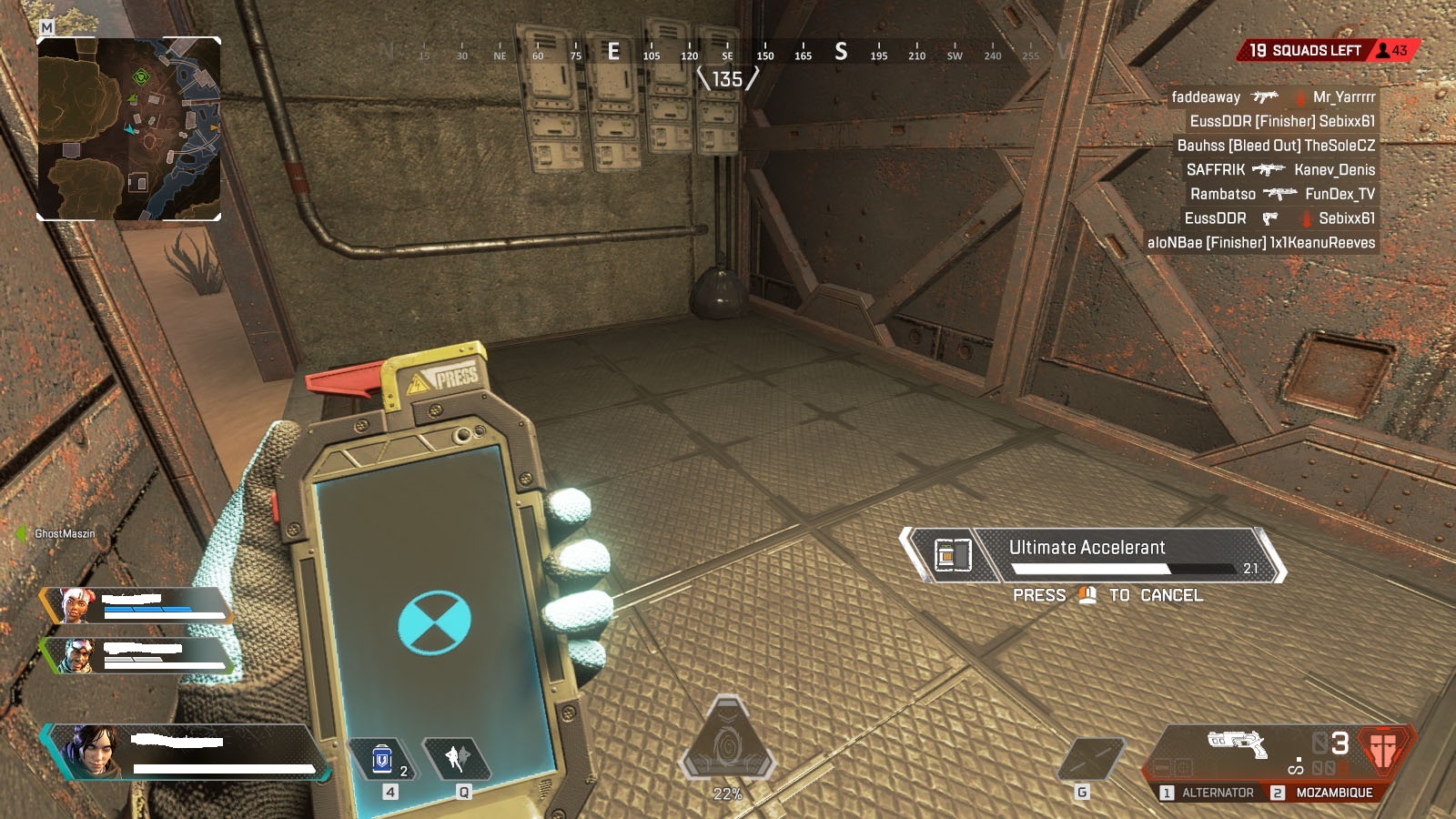Screen dimensions: 1456x819
Task: Switch to the MOZAMBIQUE weapon slot 2
Action: (1336, 793)
